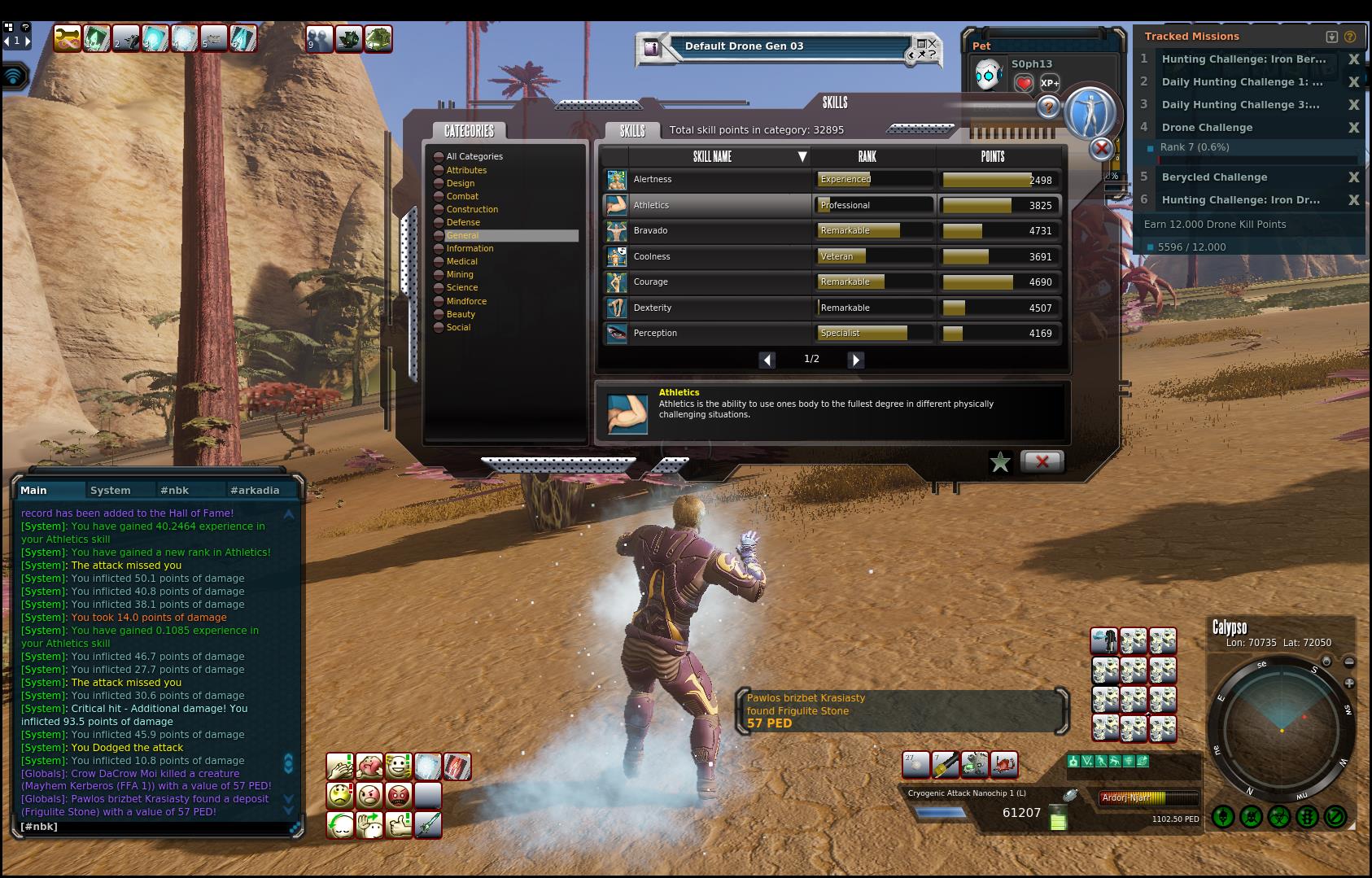
Task: Select the Dexterity skill row
Action: coord(706,308)
